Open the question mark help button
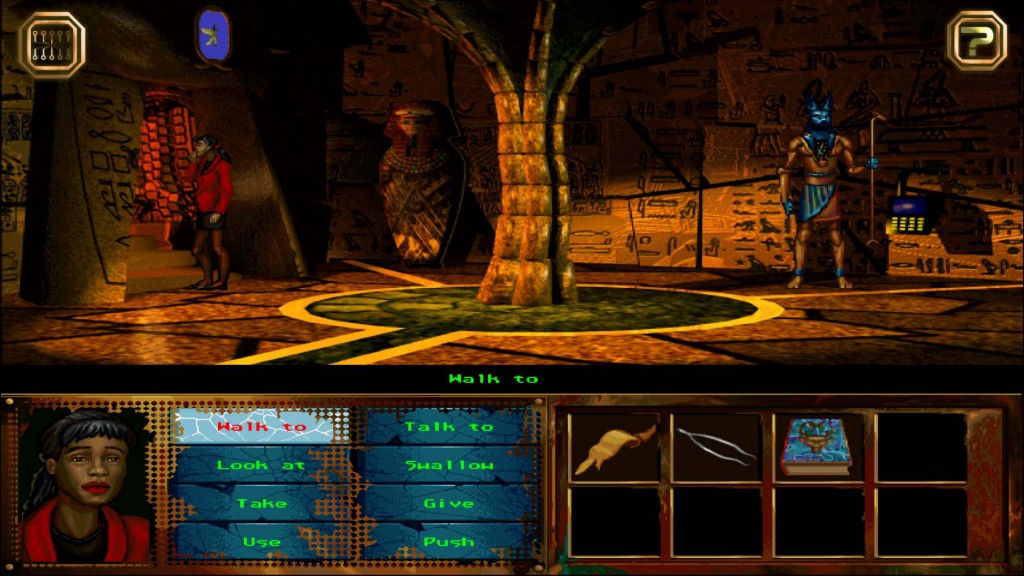Image resolution: width=1024 pixels, height=576 pixels. click(977, 41)
